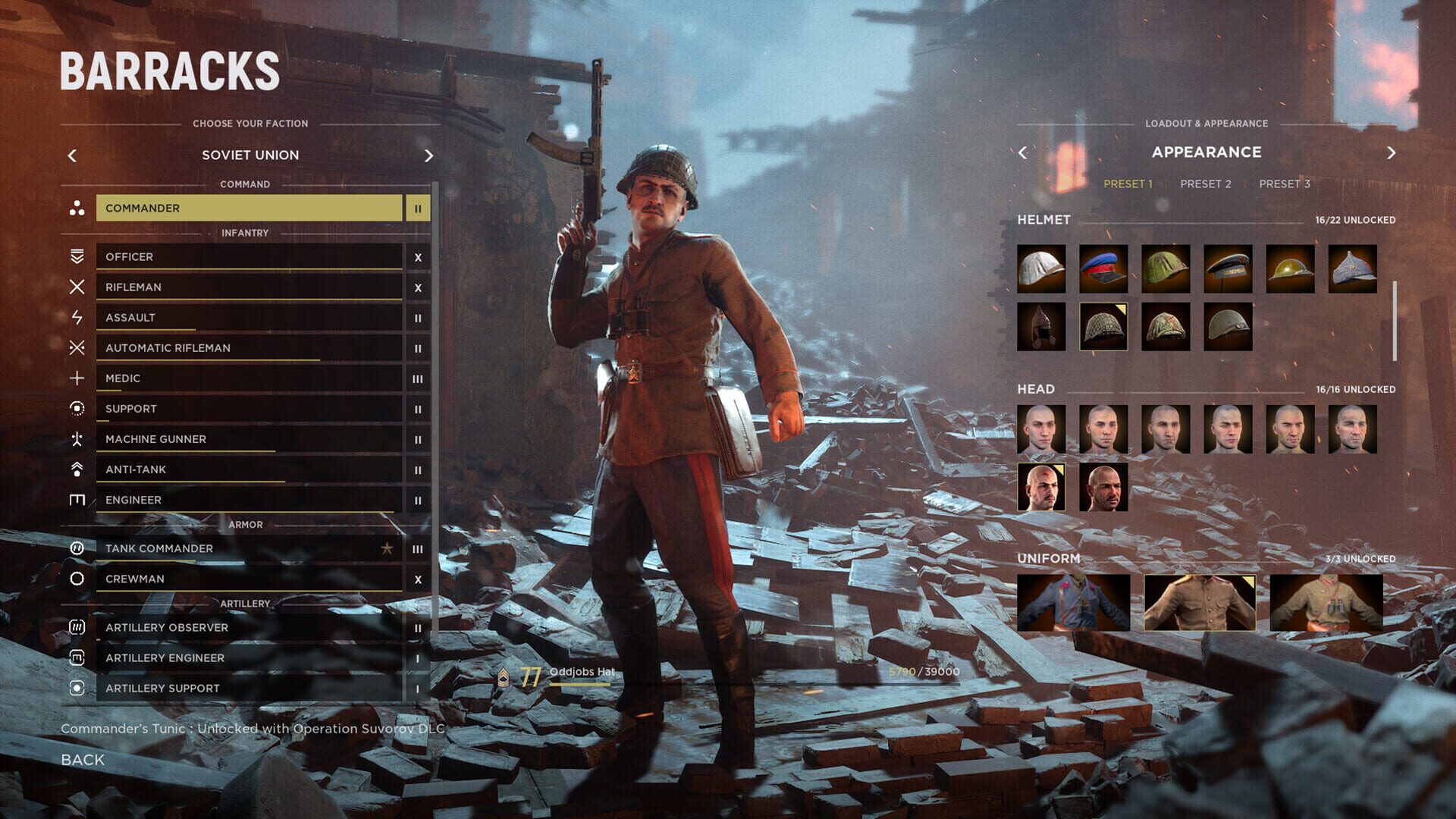Image resolution: width=1456 pixels, height=819 pixels.
Task: Select the Crewman circle icon
Action: tap(75, 578)
